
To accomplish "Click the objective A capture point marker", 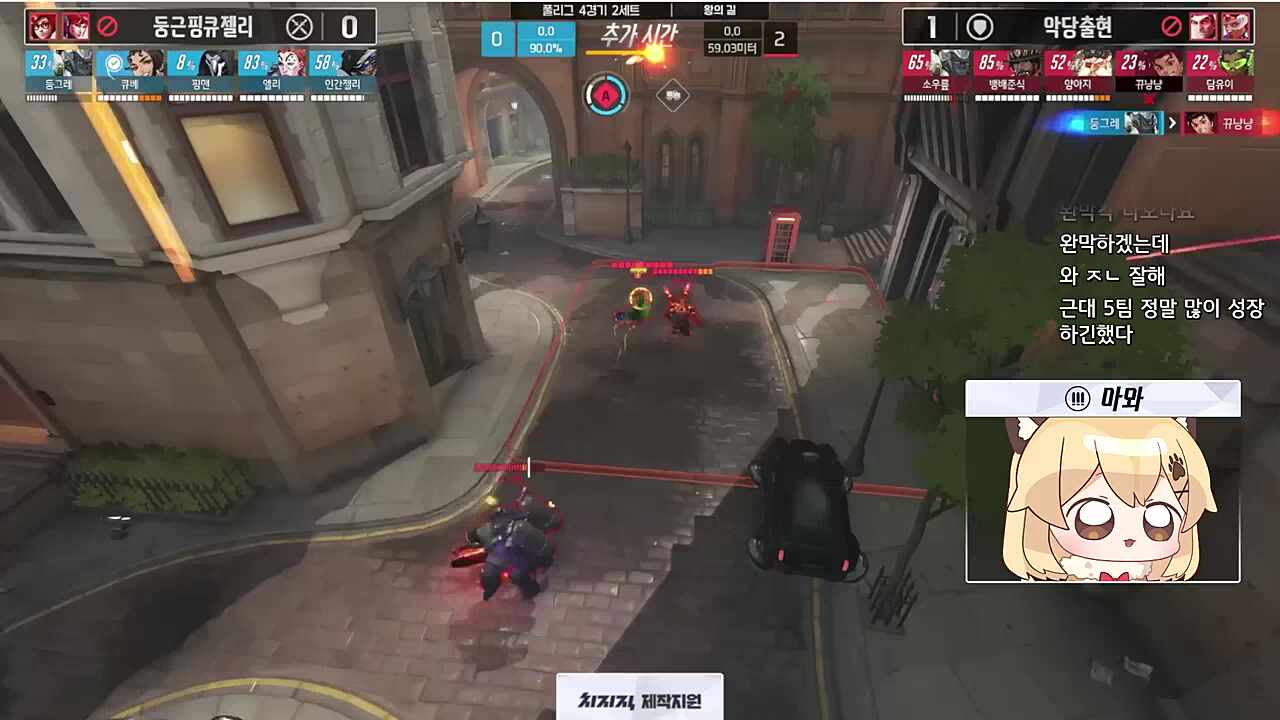I will click(605, 97).
